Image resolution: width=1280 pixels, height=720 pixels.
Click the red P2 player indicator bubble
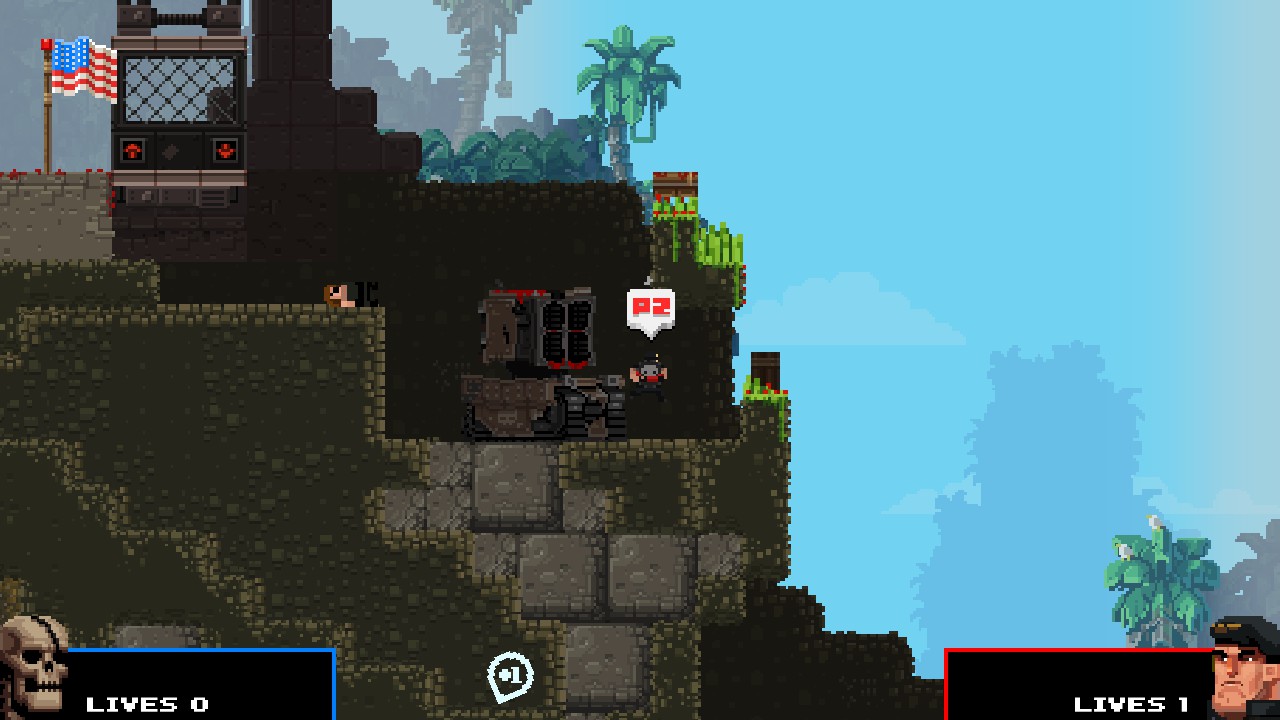point(650,309)
